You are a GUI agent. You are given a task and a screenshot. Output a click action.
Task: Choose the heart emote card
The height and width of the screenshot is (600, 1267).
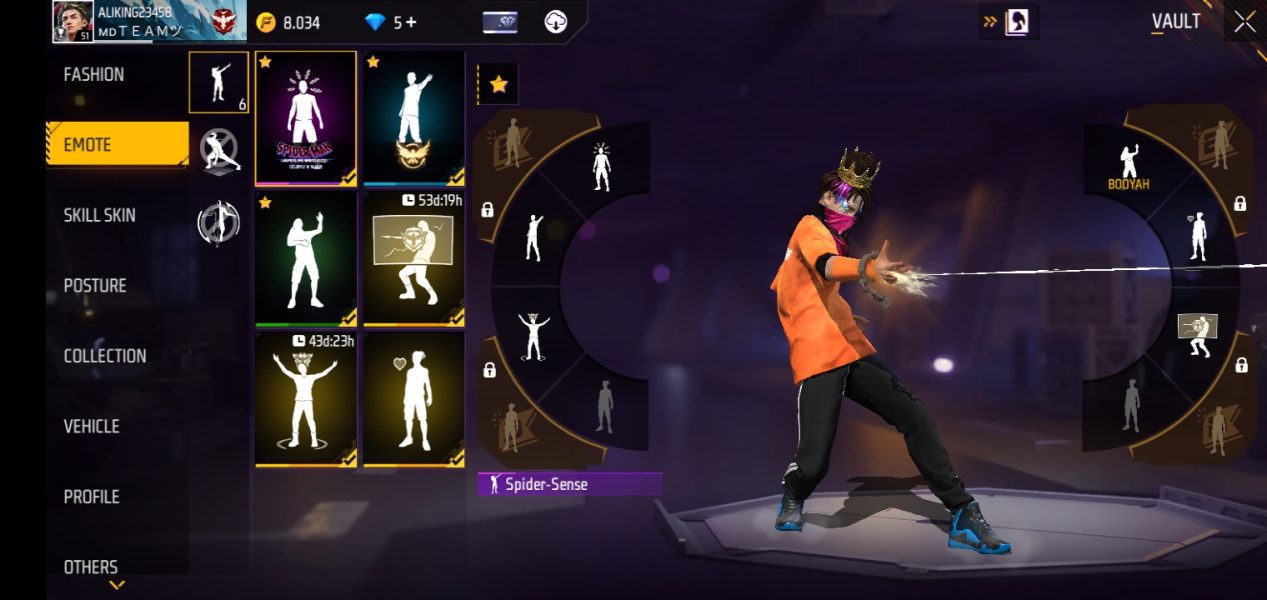[414, 398]
